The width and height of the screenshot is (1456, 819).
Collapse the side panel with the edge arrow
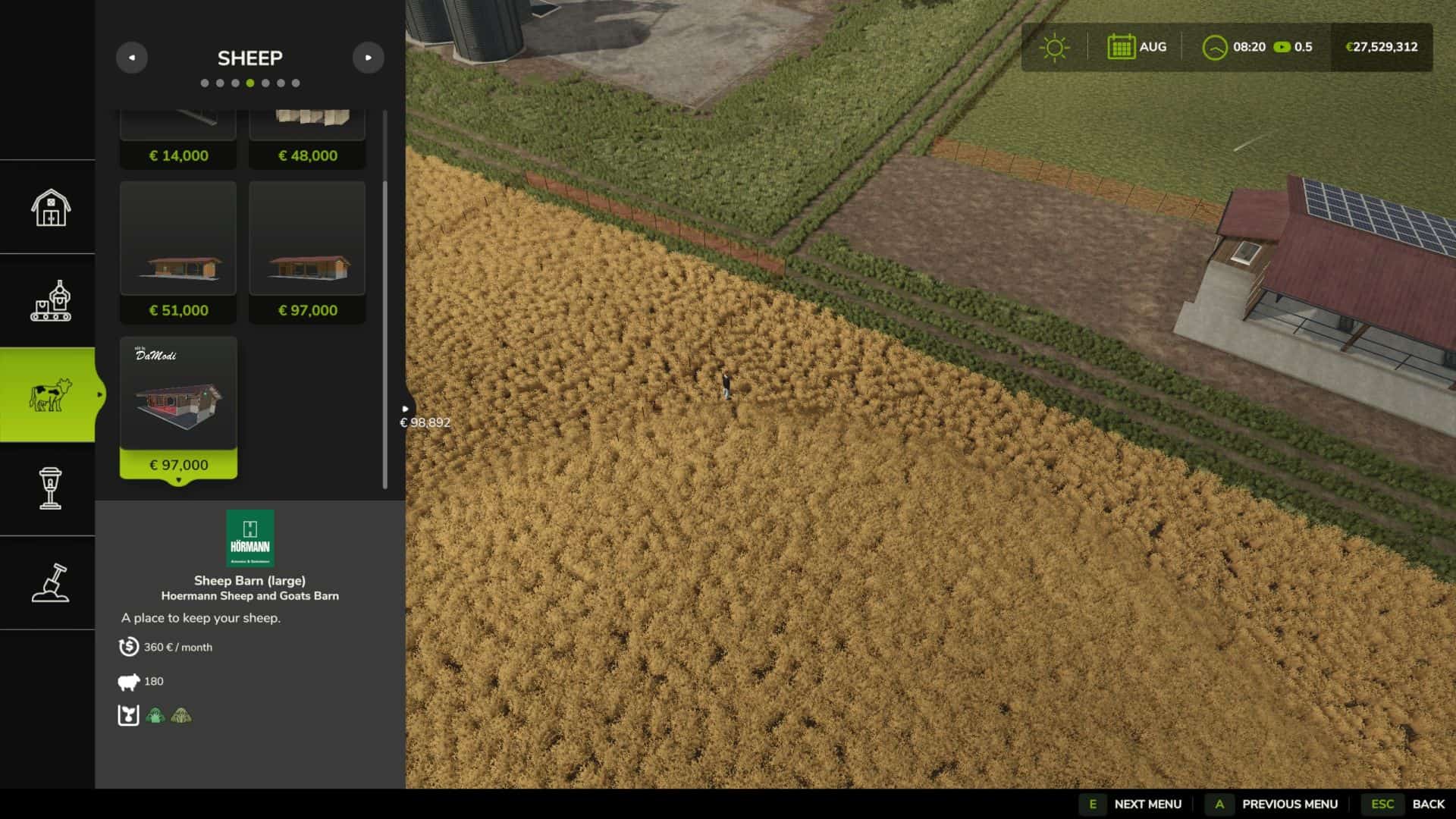pos(405,409)
